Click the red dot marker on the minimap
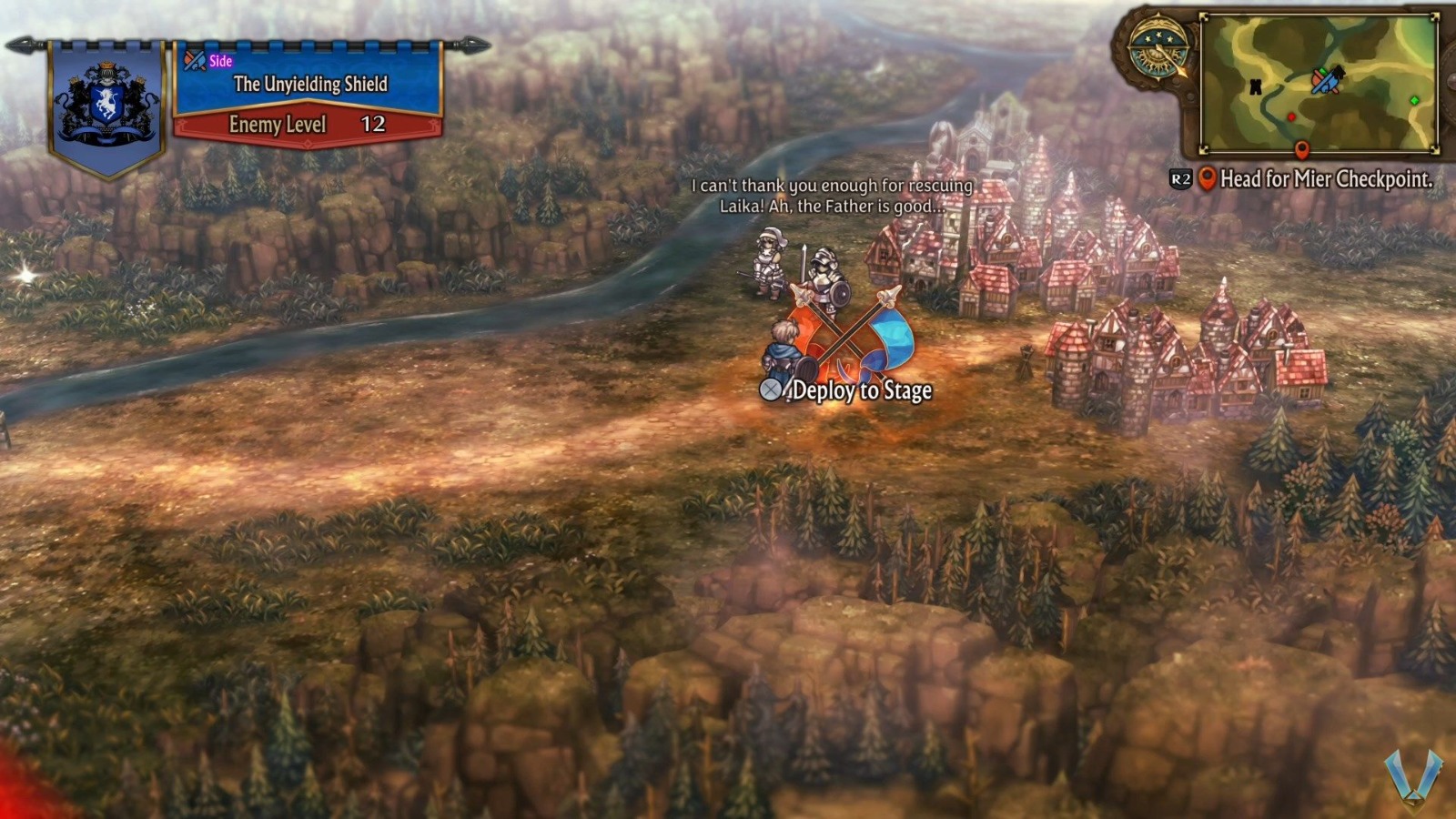The width and height of the screenshot is (1456, 819). 1292,116
